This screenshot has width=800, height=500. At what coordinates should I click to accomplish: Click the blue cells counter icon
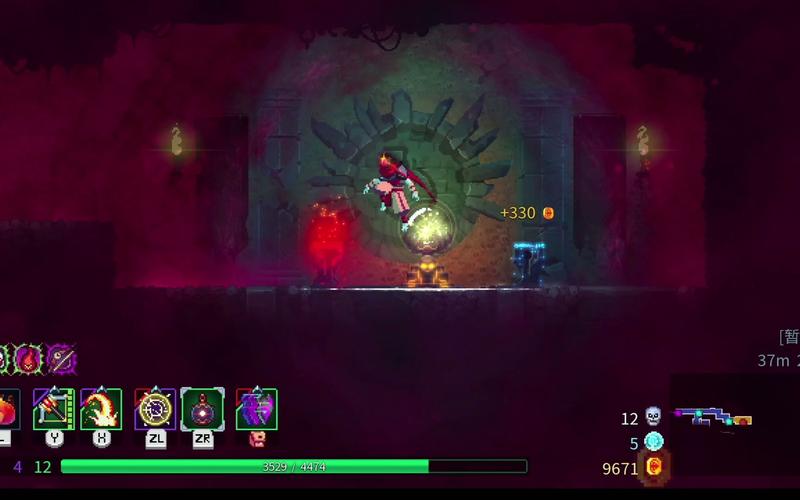point(654,442)
